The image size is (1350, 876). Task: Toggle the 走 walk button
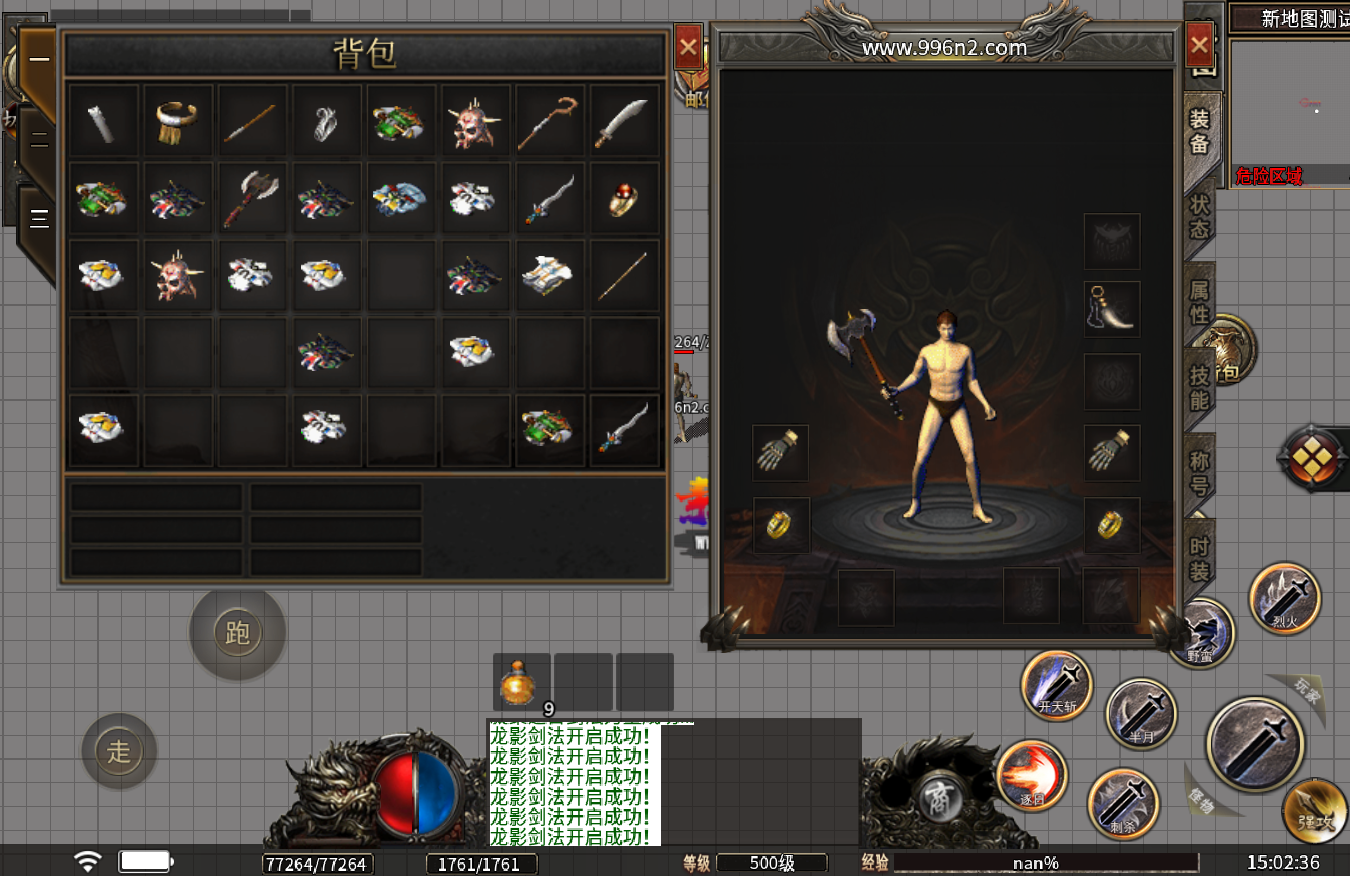pos(119,751)
